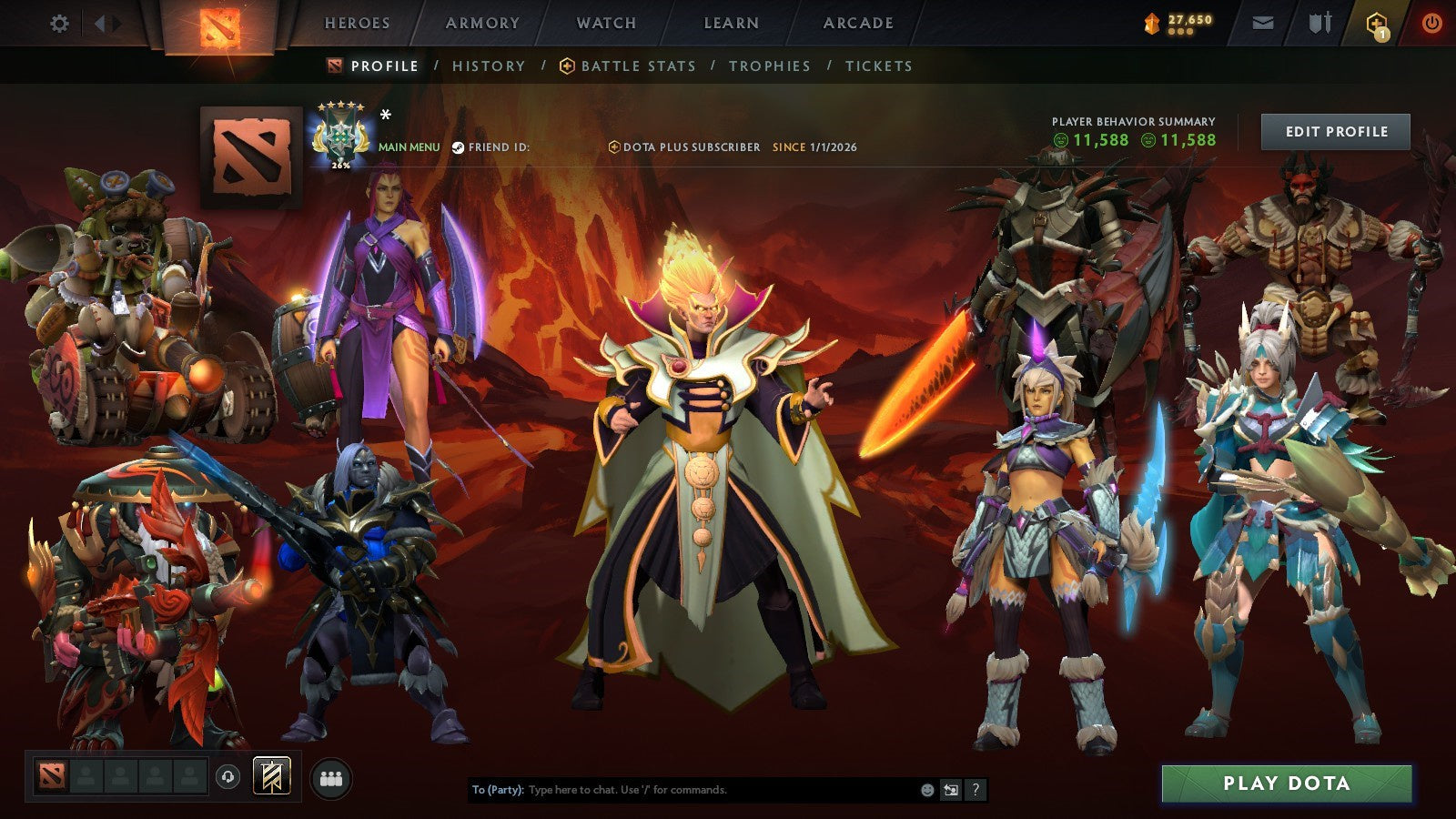Switch to the TROPHIES tab

(769, 66)
